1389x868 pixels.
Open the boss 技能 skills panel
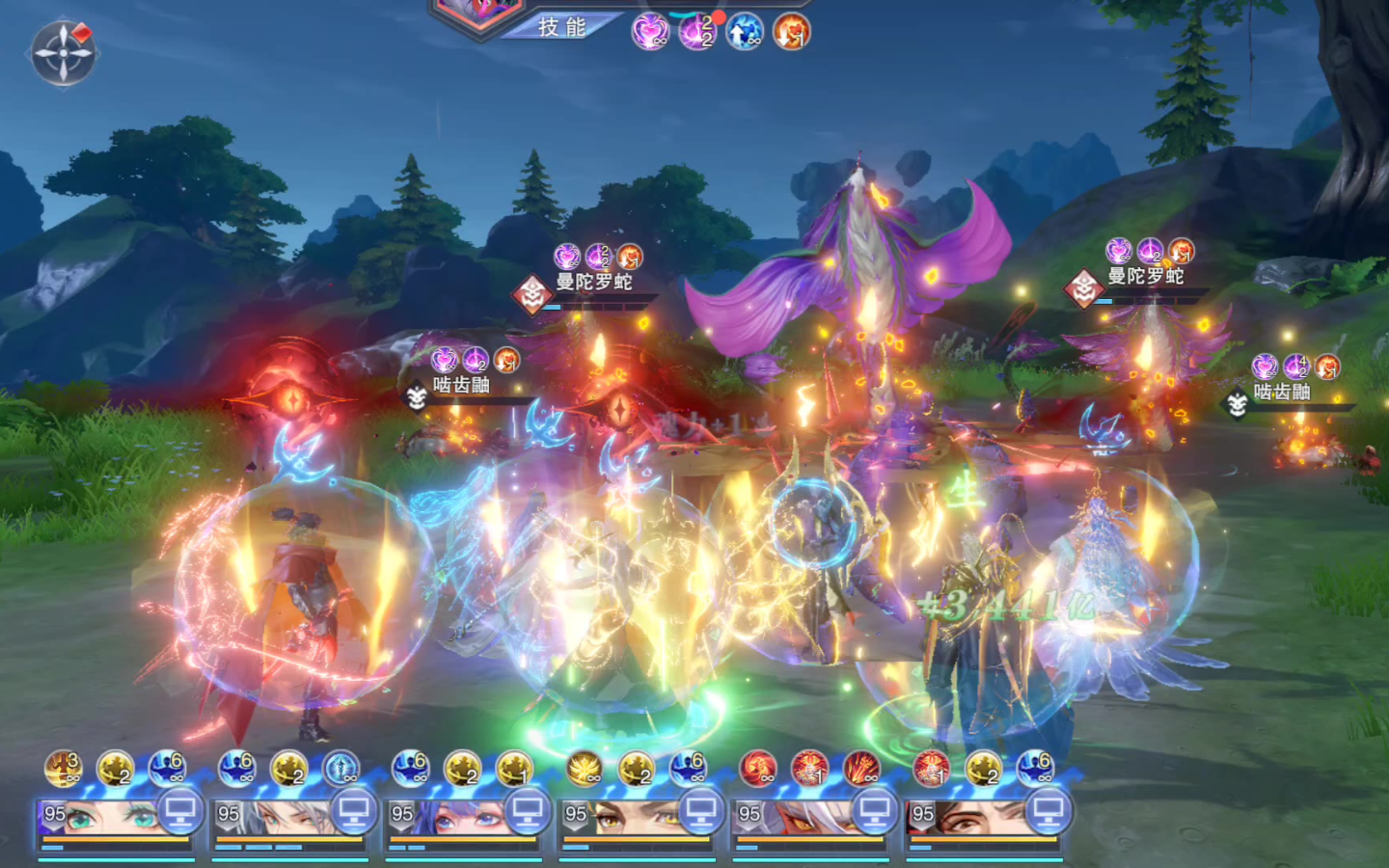[x=562, y=27]
